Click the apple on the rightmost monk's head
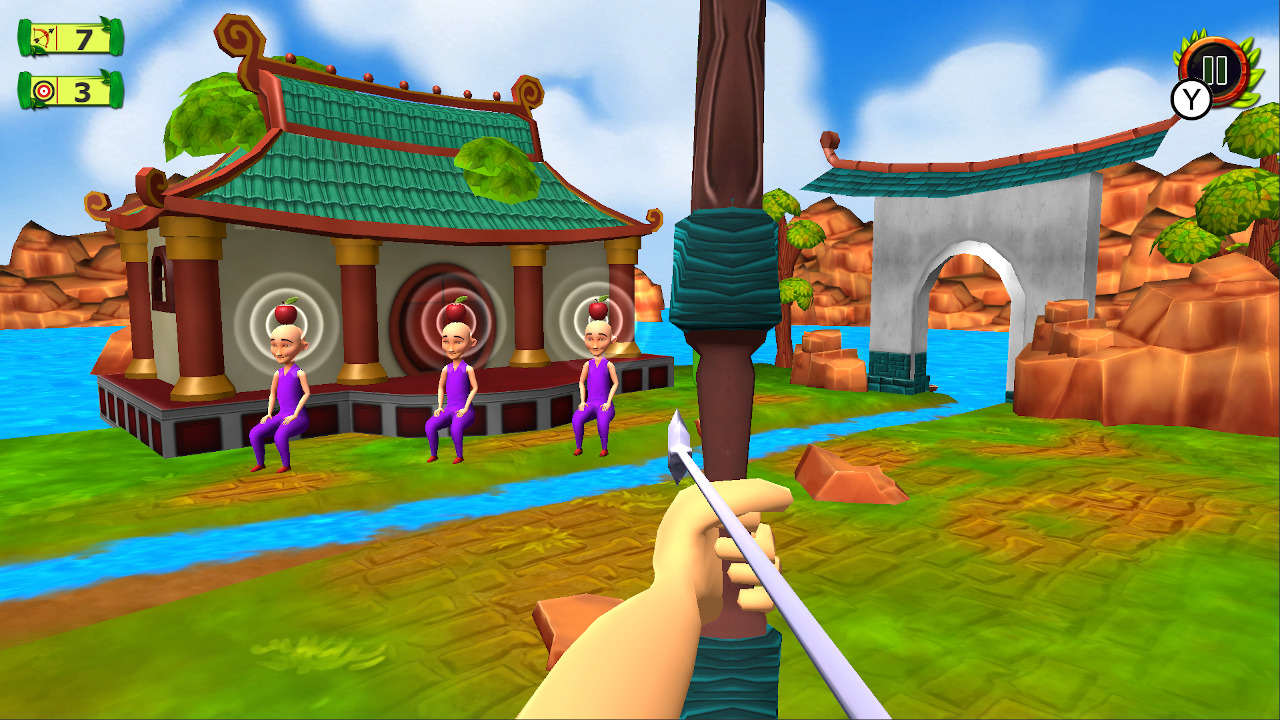The image size is (1280, 720). click(598, 311)
